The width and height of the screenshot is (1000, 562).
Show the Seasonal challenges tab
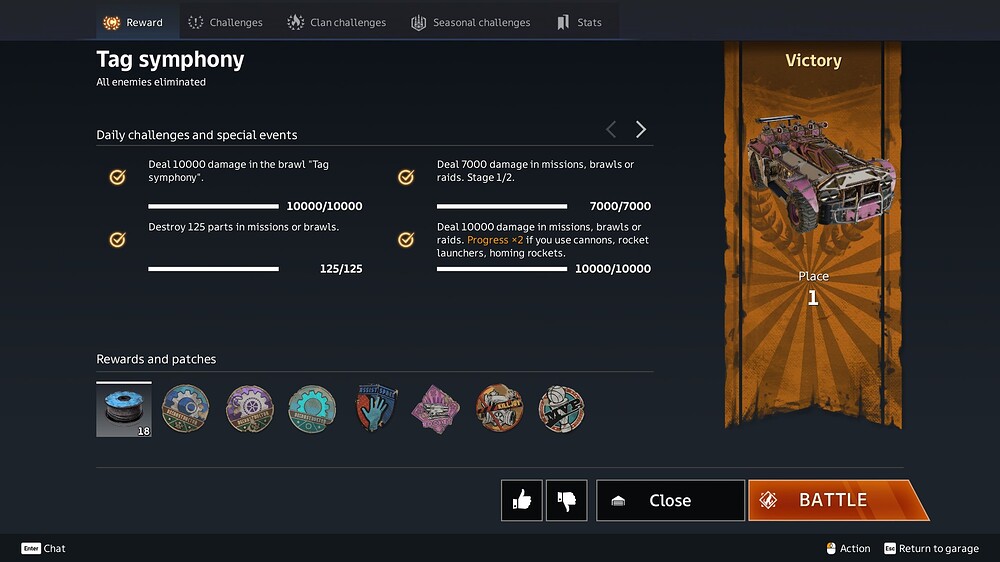tap(470, 22)
